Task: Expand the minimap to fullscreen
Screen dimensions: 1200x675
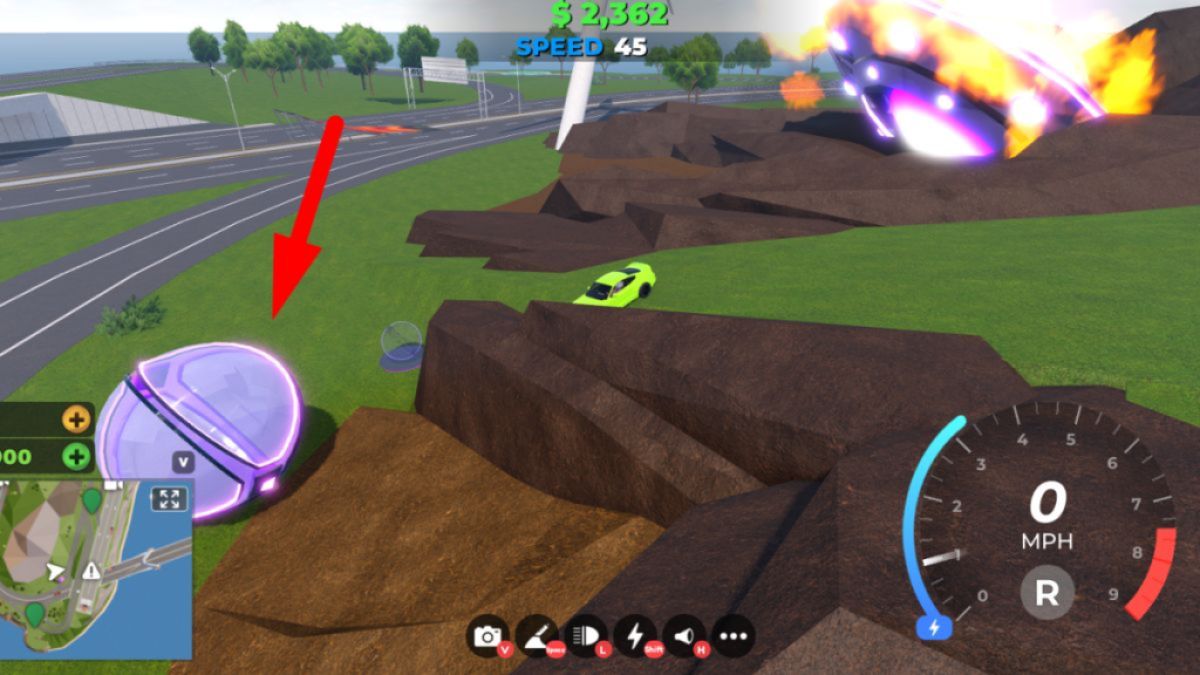Action: click(x=169, y=498)
